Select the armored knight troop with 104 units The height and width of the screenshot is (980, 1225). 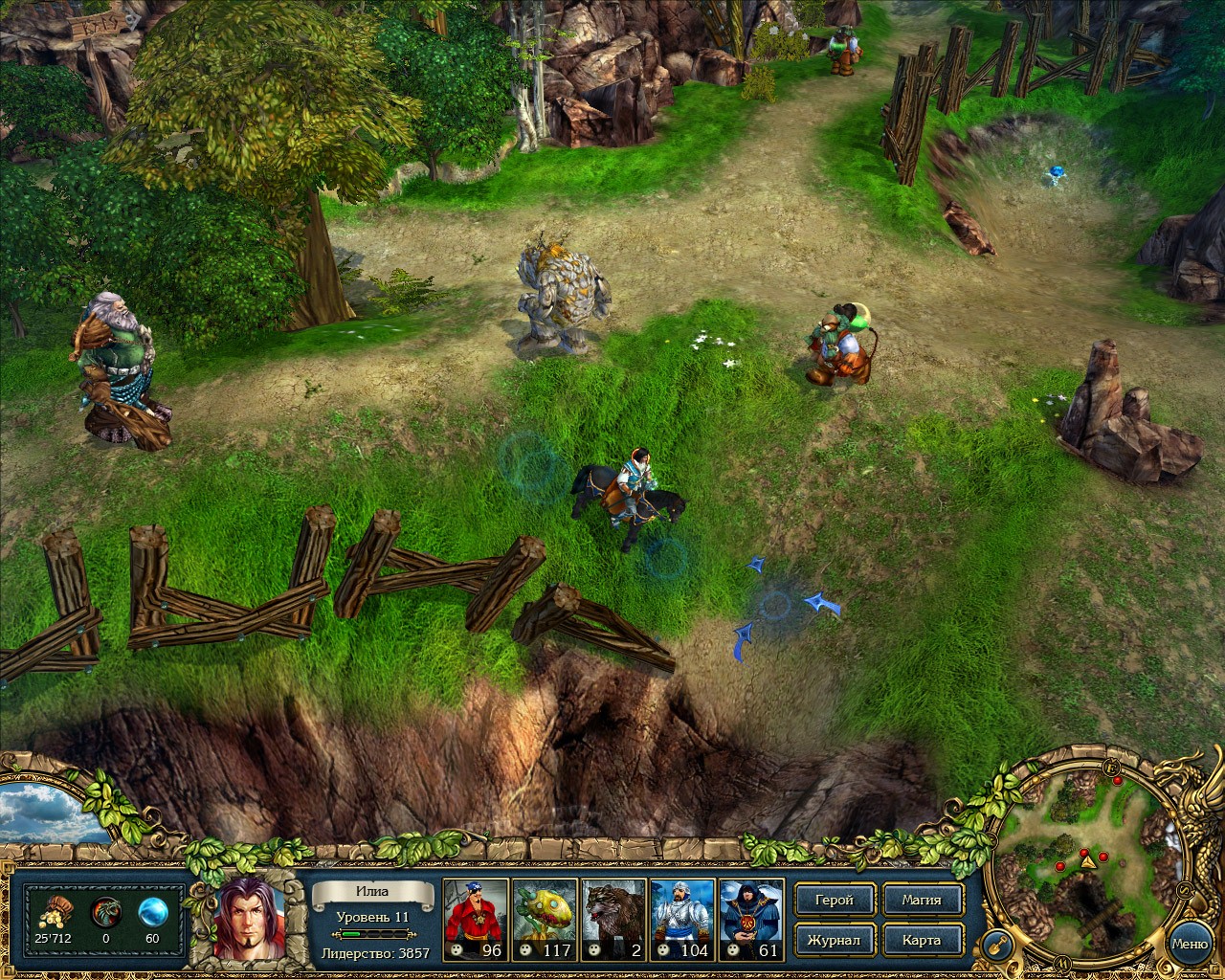pos(682,919)
